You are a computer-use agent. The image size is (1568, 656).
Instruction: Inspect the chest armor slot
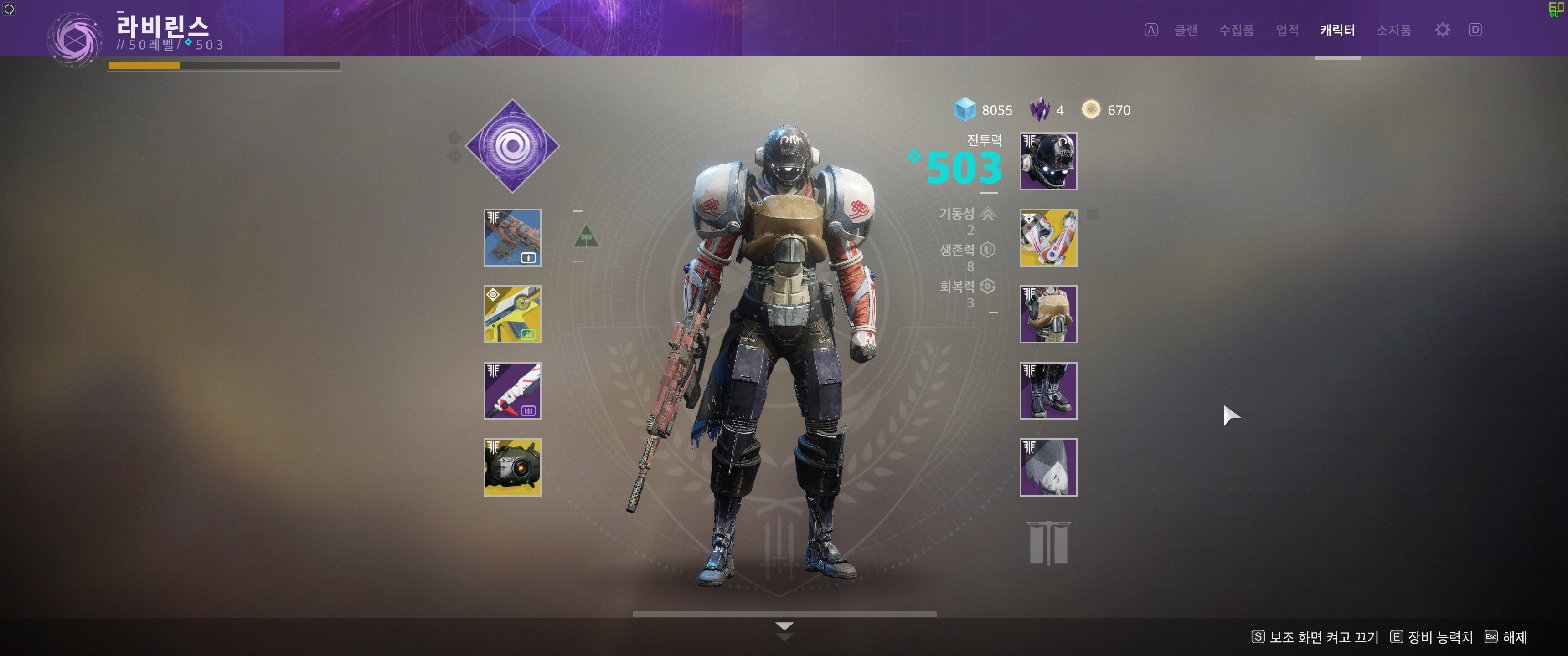coord(1048,314)
